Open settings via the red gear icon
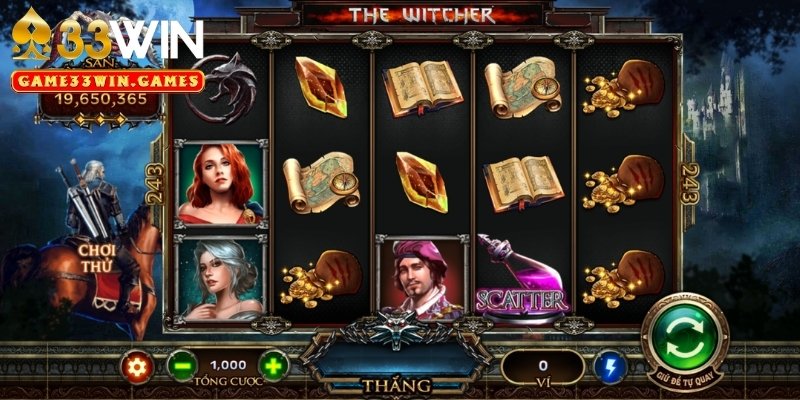 [137, 366]
